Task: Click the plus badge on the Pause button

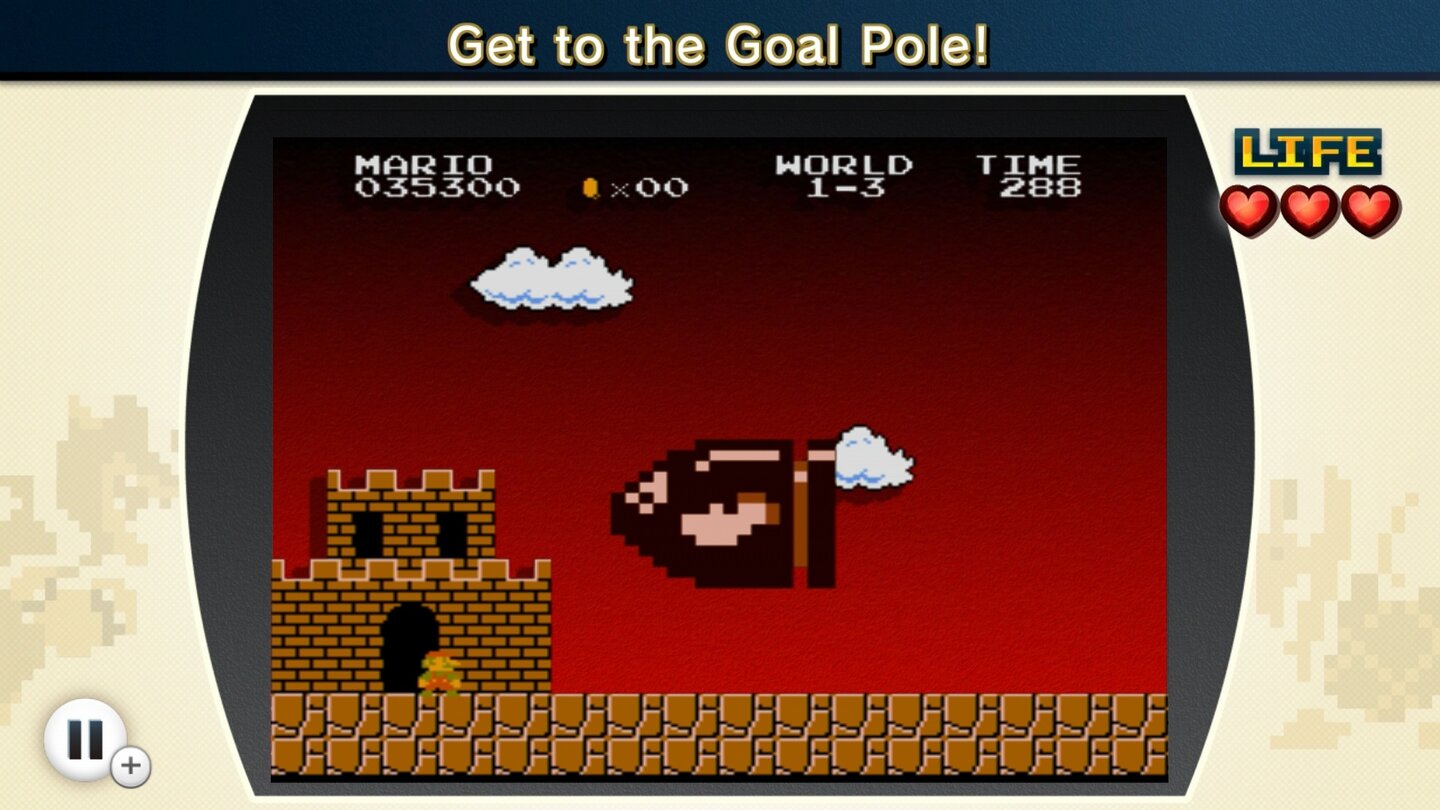Action: pyautogui.click(x=129, y=765)
